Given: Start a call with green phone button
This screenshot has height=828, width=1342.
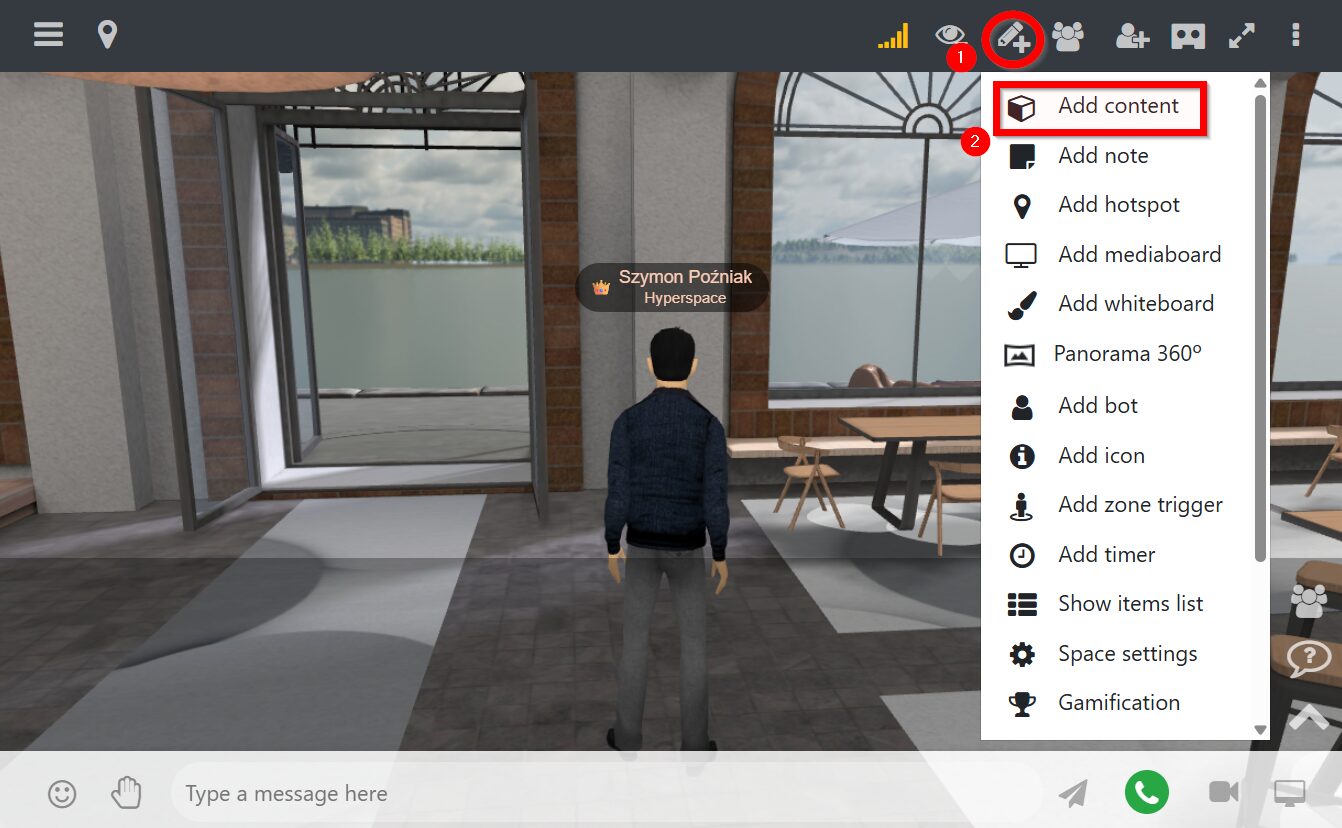Looking at the screenshot, I should click(1146, 793).
